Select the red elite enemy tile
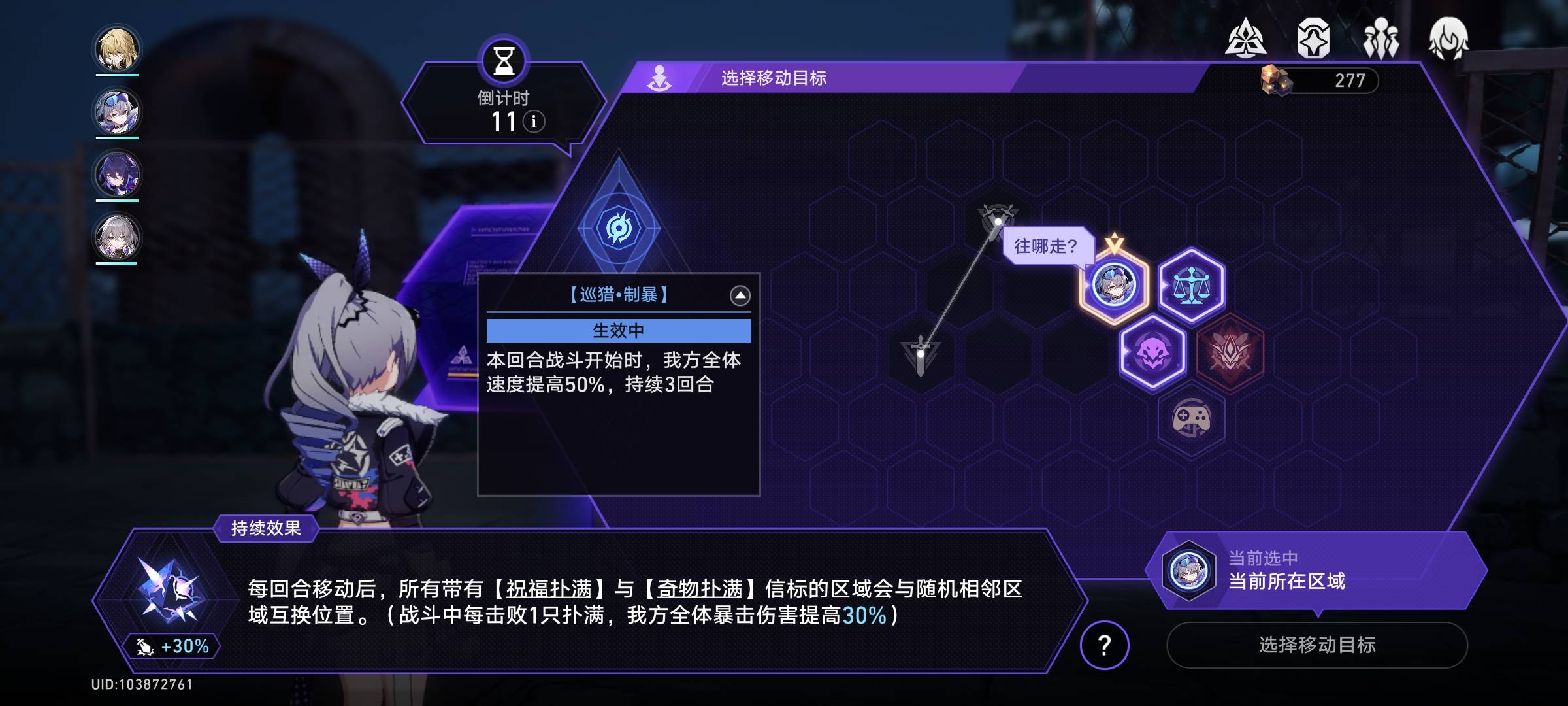This screenshot has width=1568, height=706. (1230, 353)
